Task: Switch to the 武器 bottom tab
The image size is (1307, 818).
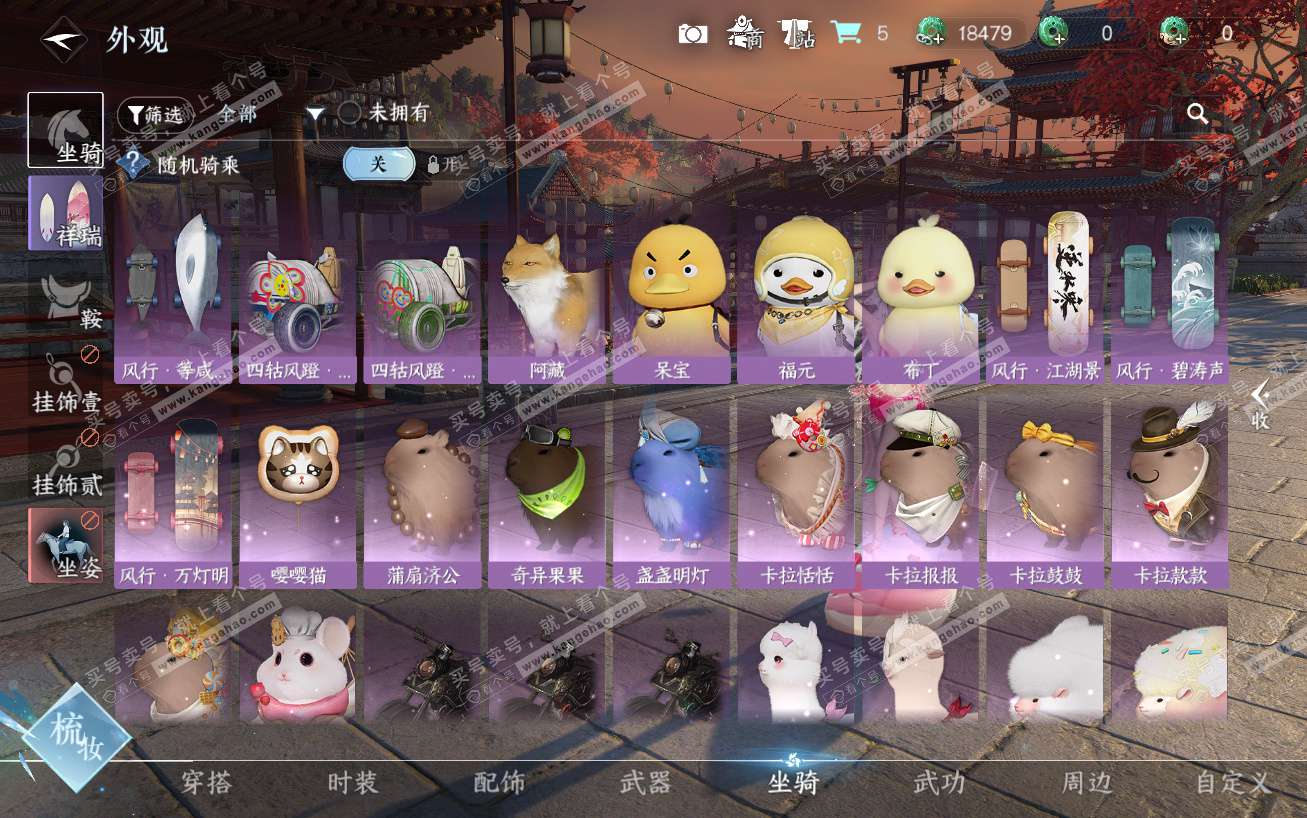Action: pos(645,782)
